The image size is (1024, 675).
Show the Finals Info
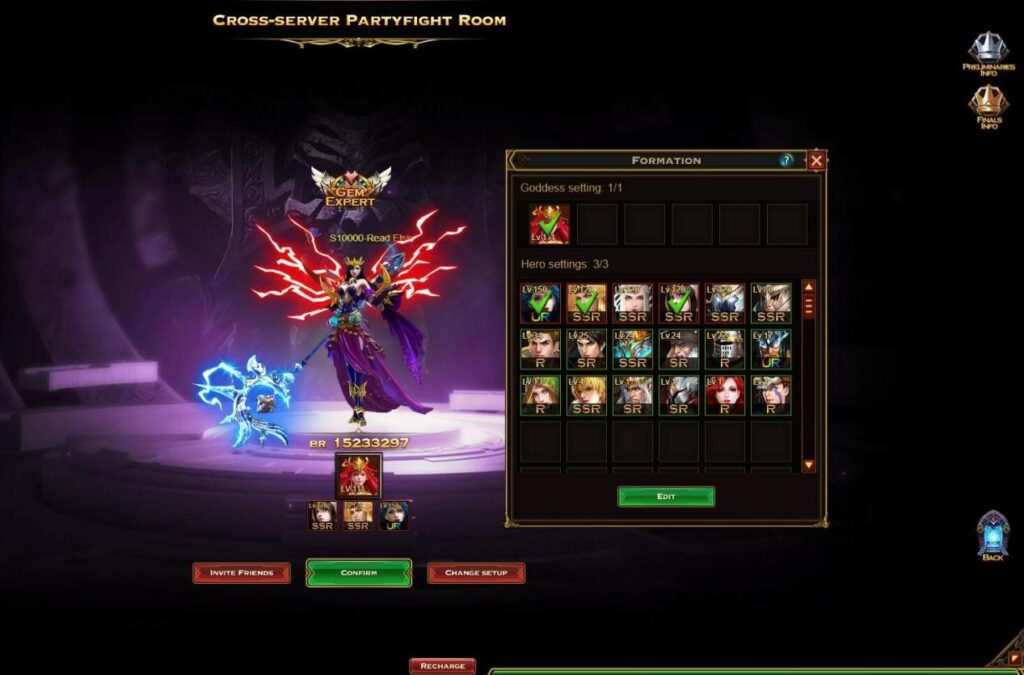click(988, 106)
